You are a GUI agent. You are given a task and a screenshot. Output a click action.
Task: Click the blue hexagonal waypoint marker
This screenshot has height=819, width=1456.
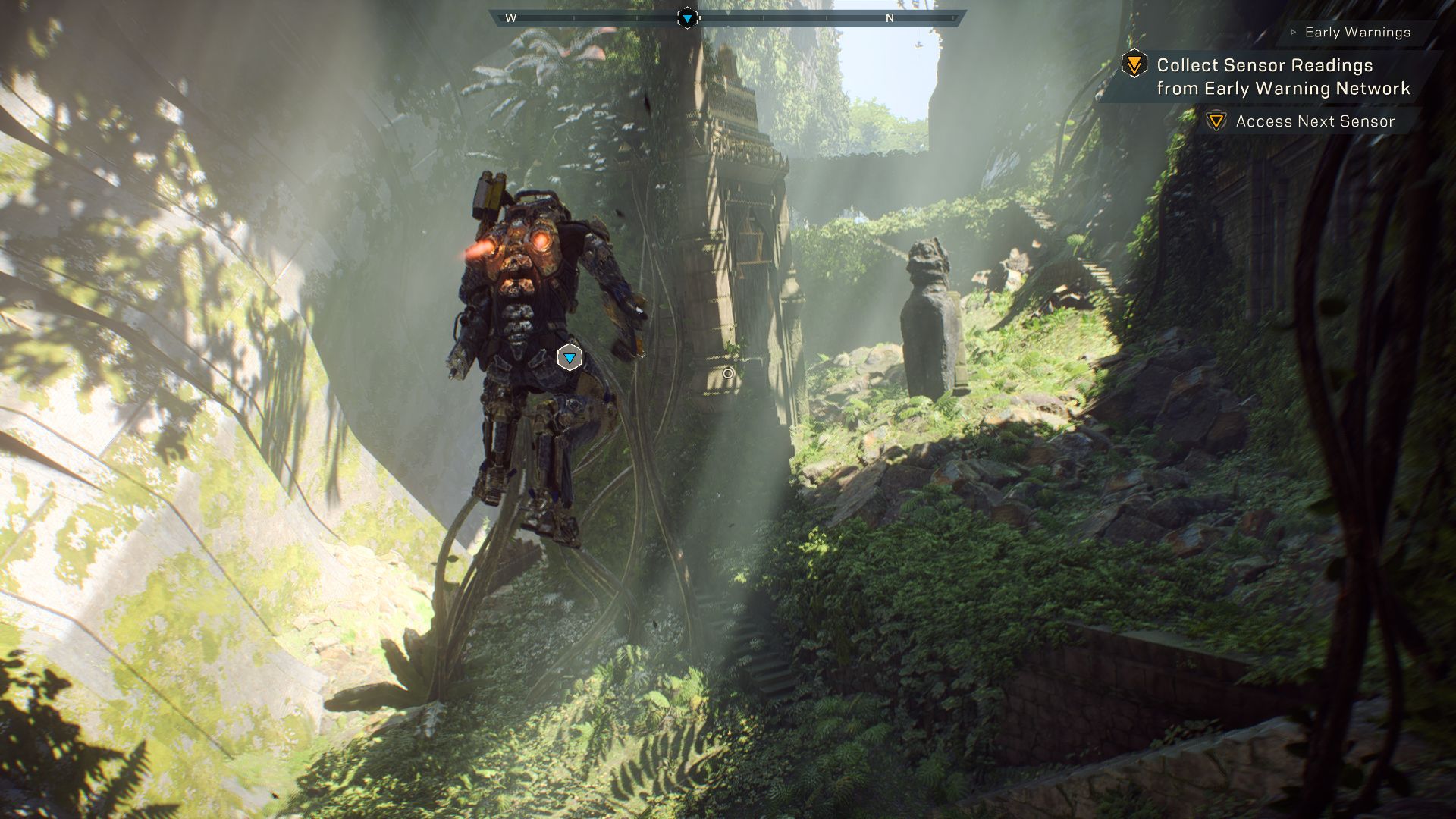[570, 357]
